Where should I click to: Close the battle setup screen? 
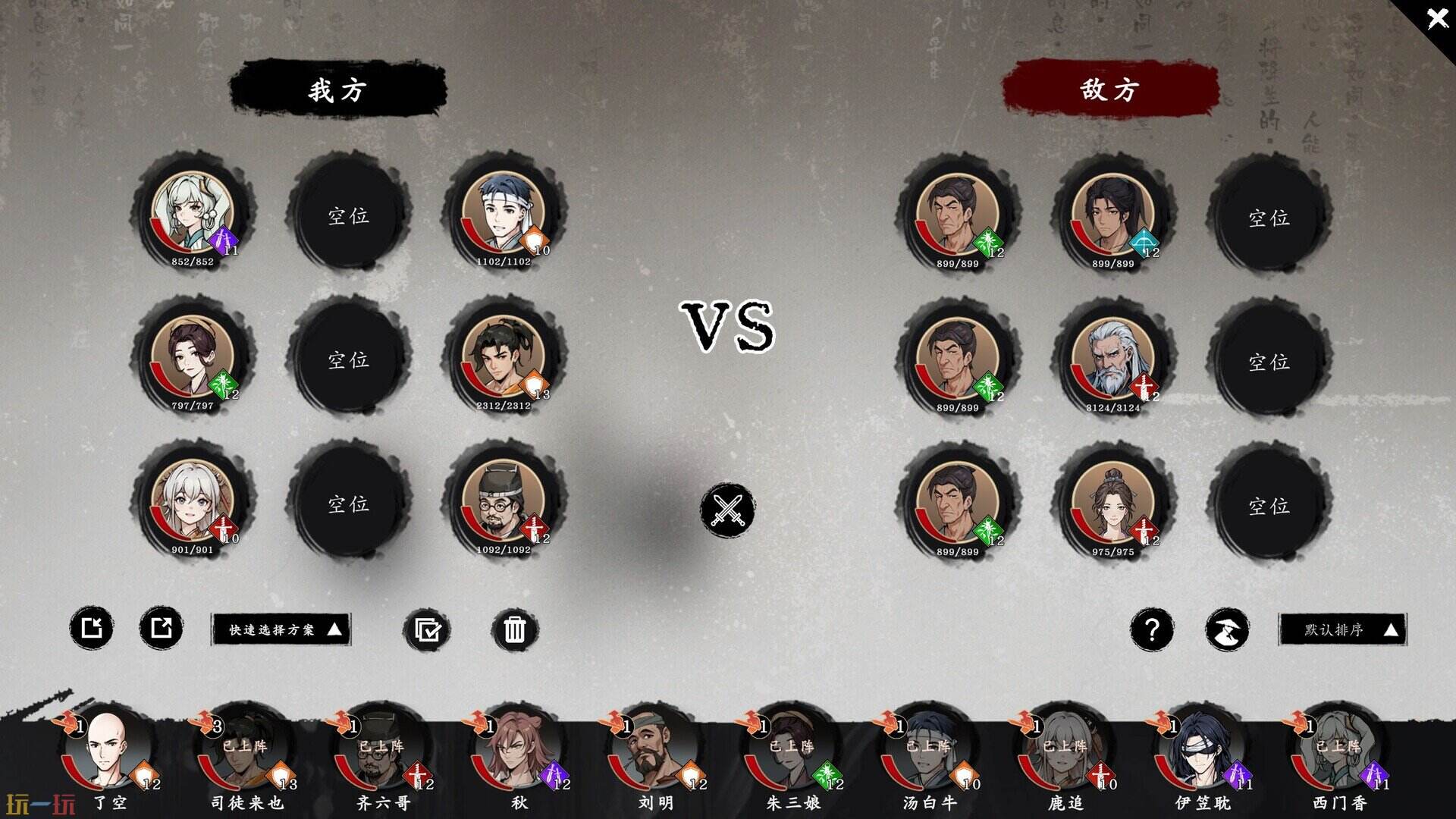tap(1438, 18)
